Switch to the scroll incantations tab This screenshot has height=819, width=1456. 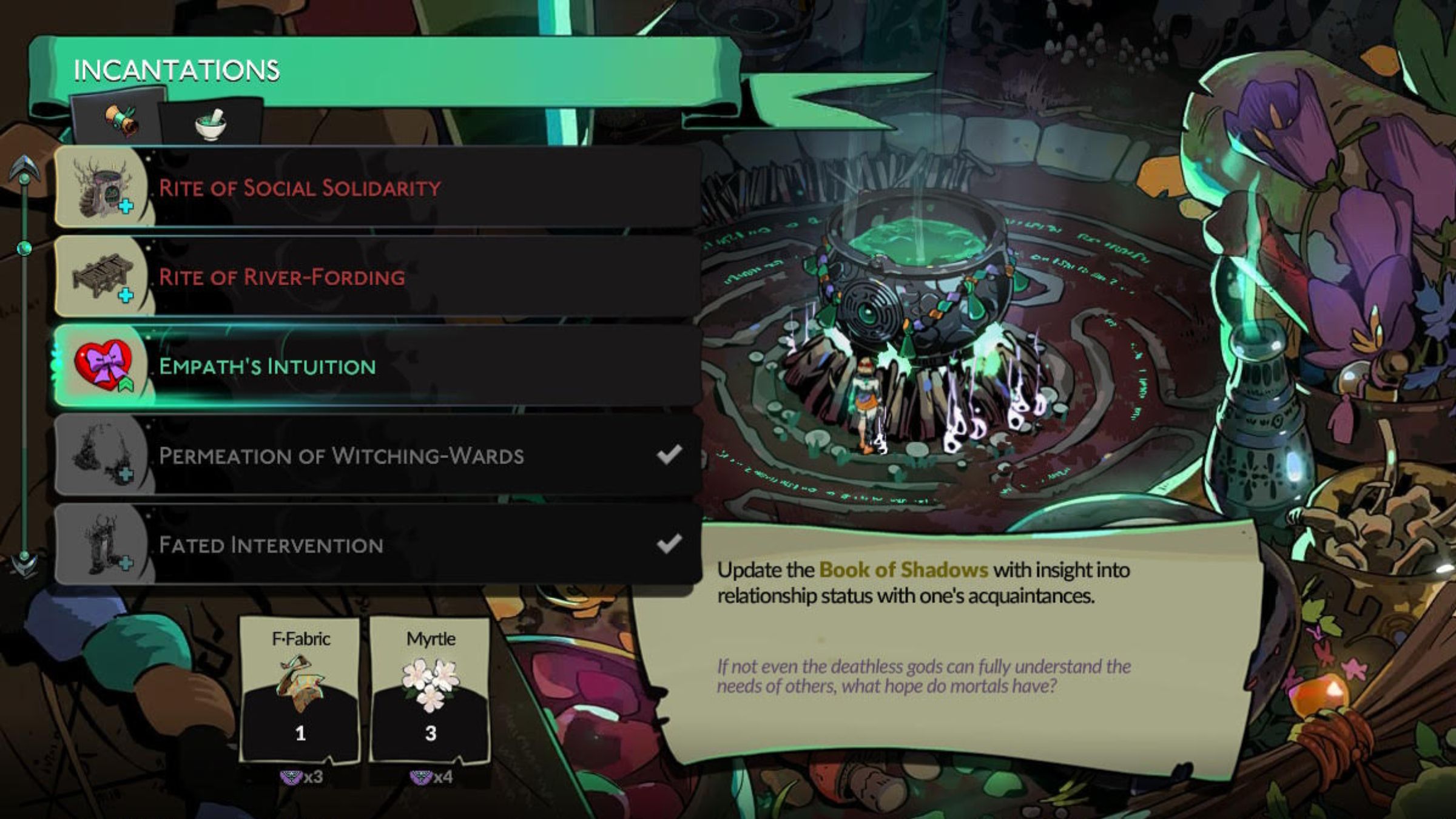pos(119,119)
